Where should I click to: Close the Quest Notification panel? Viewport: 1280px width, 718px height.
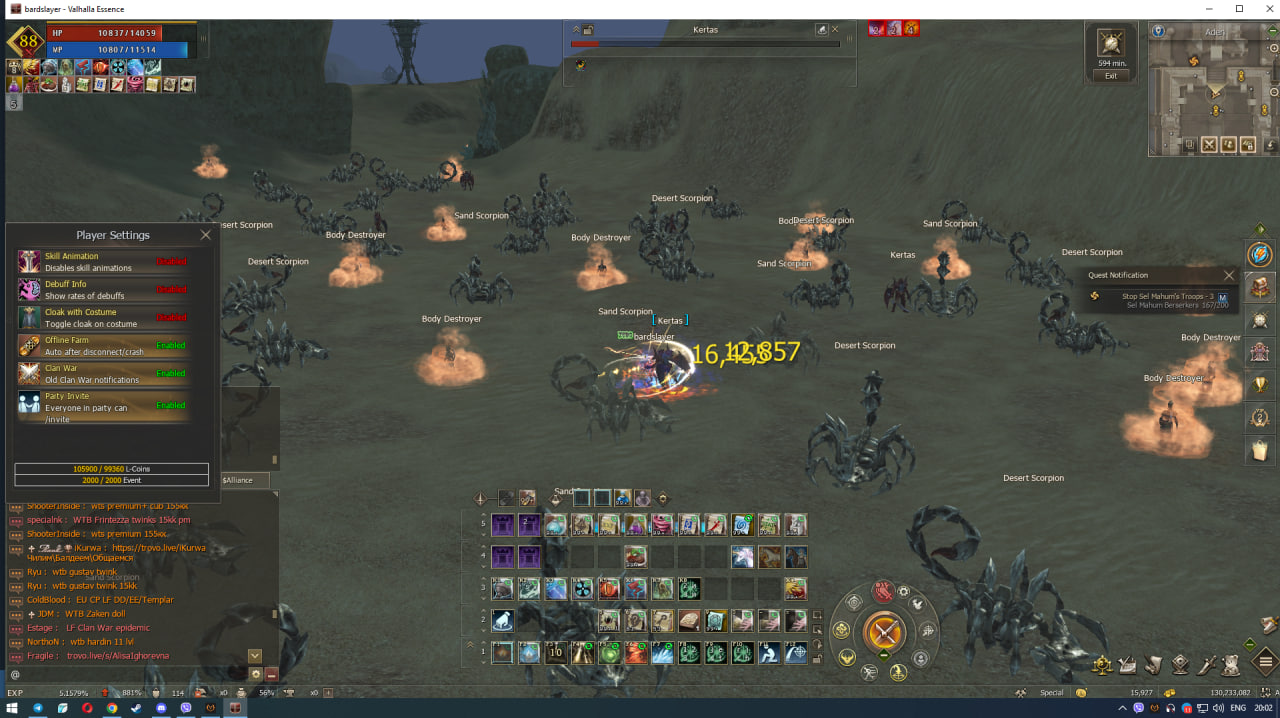(1229, 275)
